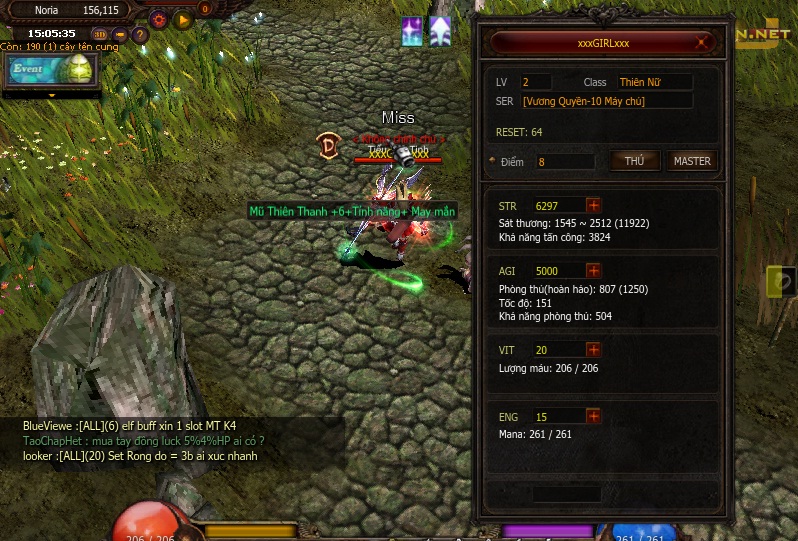Image resolution: width=798 pixels, height=541 pixels.
Task: Open help with the question mark icon
Action: [140, 34]
